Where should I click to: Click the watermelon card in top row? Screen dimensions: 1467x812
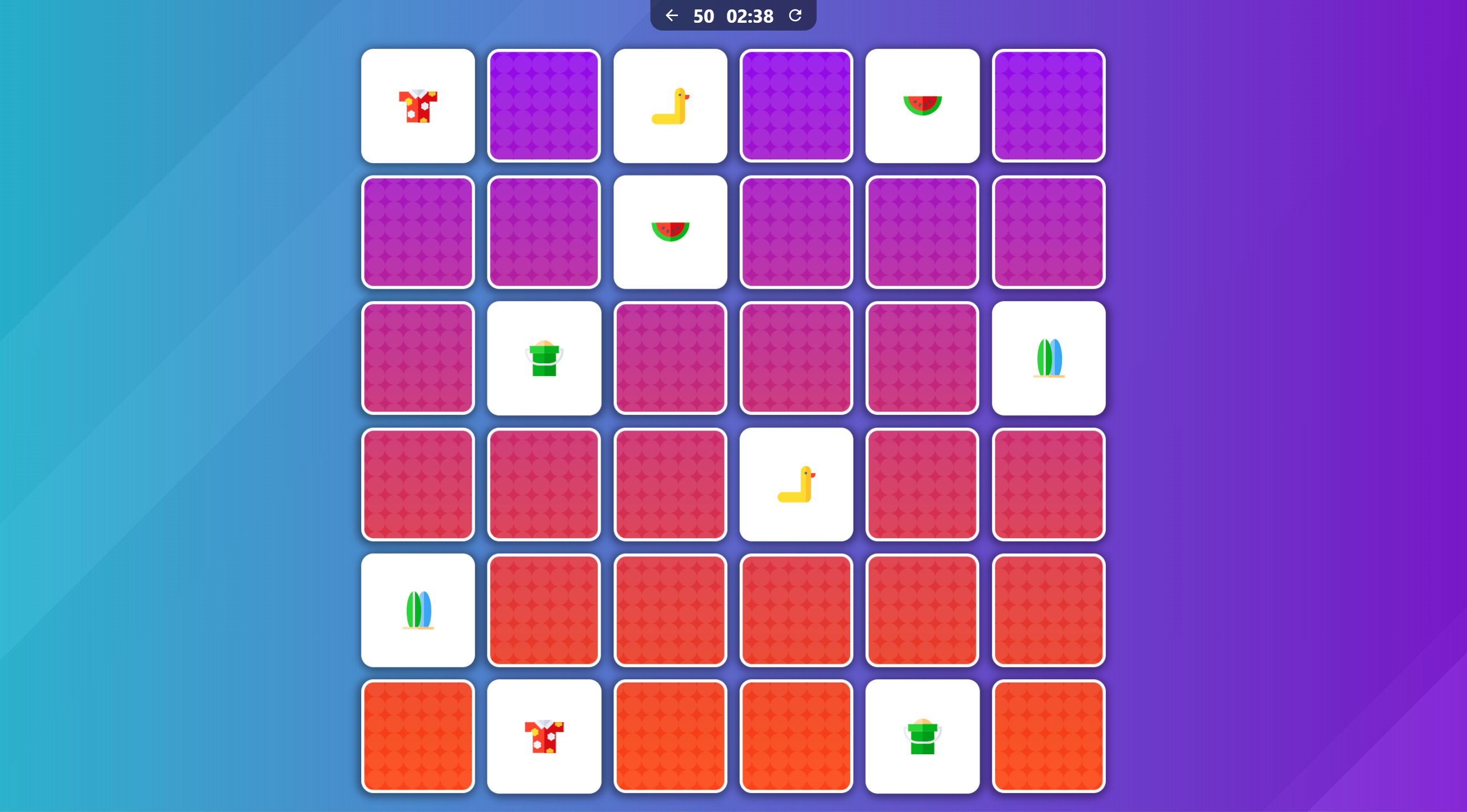[922, 106]
